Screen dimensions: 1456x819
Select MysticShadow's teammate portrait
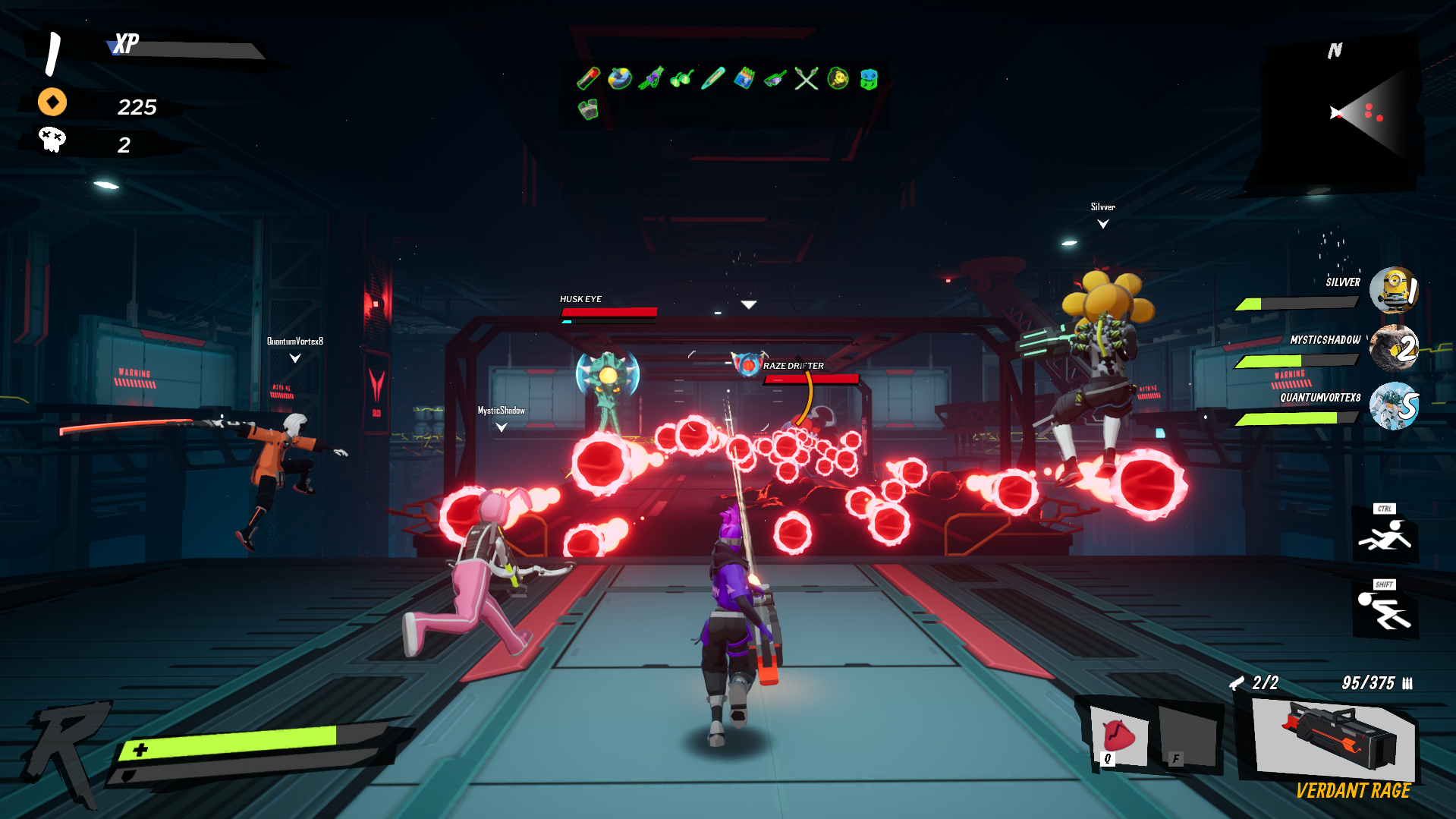(1395, 348)
